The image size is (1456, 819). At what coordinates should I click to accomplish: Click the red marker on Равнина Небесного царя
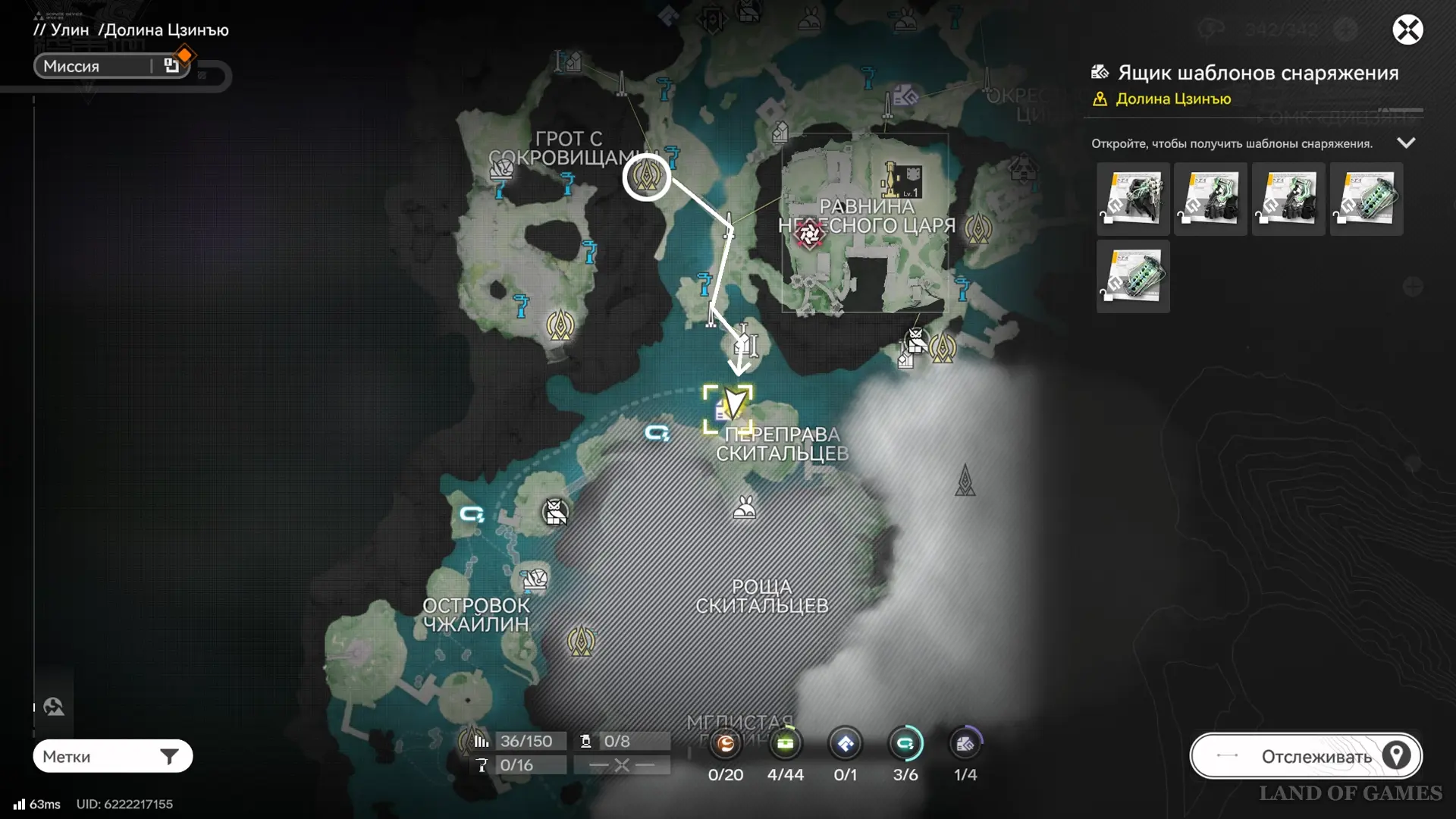808,234
